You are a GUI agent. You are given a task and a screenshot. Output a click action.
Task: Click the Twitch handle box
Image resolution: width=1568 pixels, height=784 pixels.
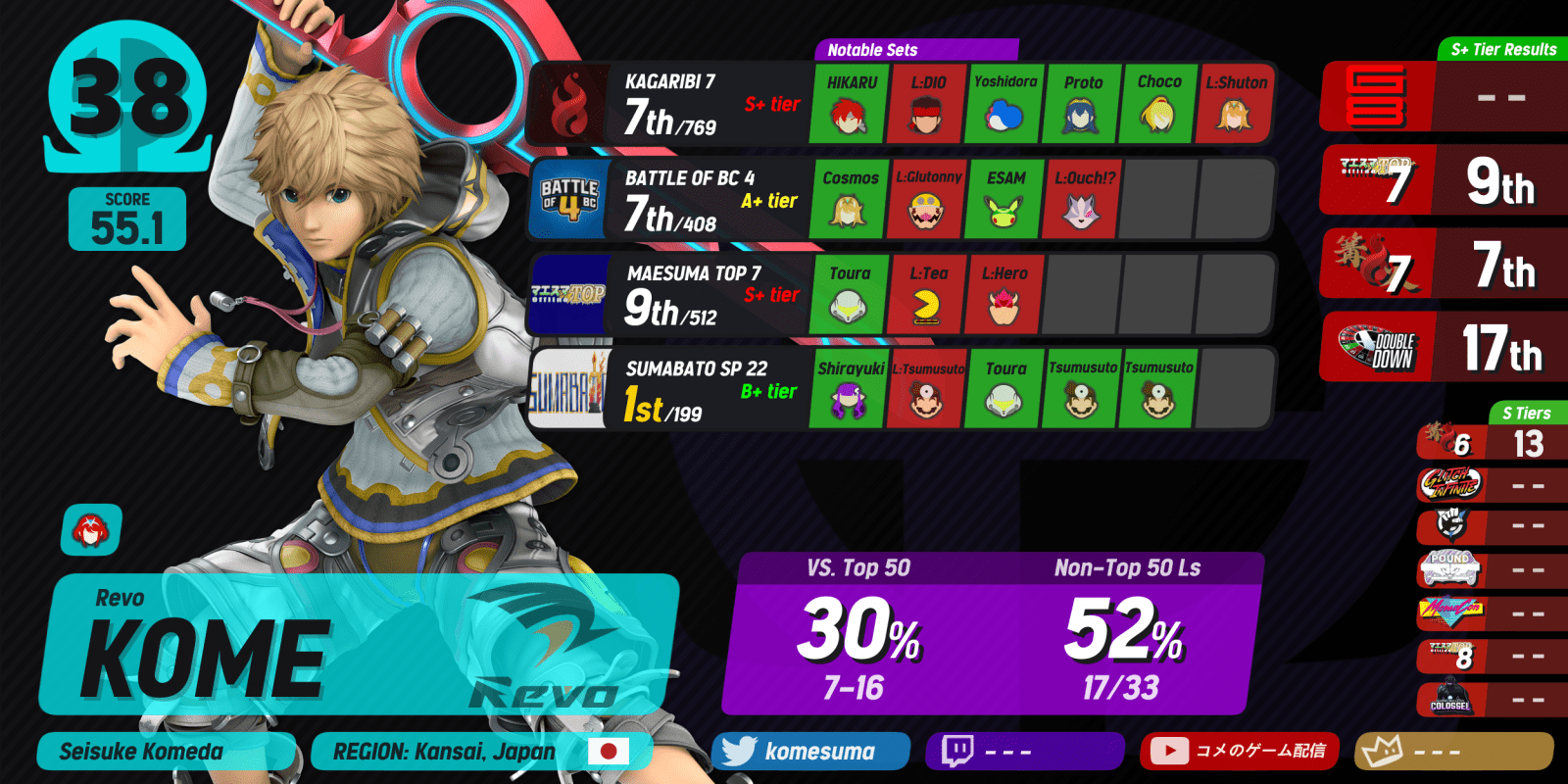(x=1025, y=752)
